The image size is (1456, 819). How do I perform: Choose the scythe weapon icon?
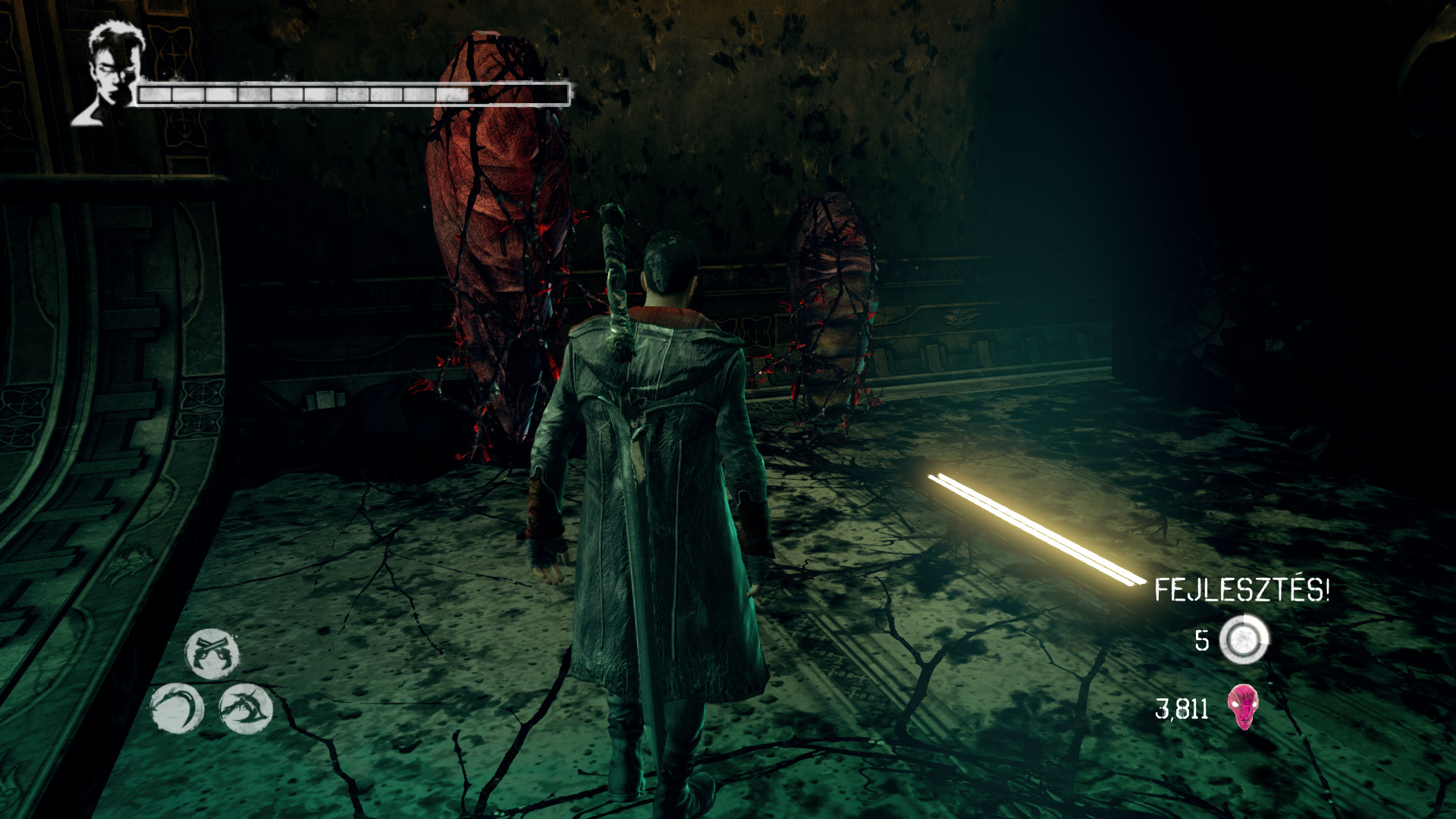point(177,709)
